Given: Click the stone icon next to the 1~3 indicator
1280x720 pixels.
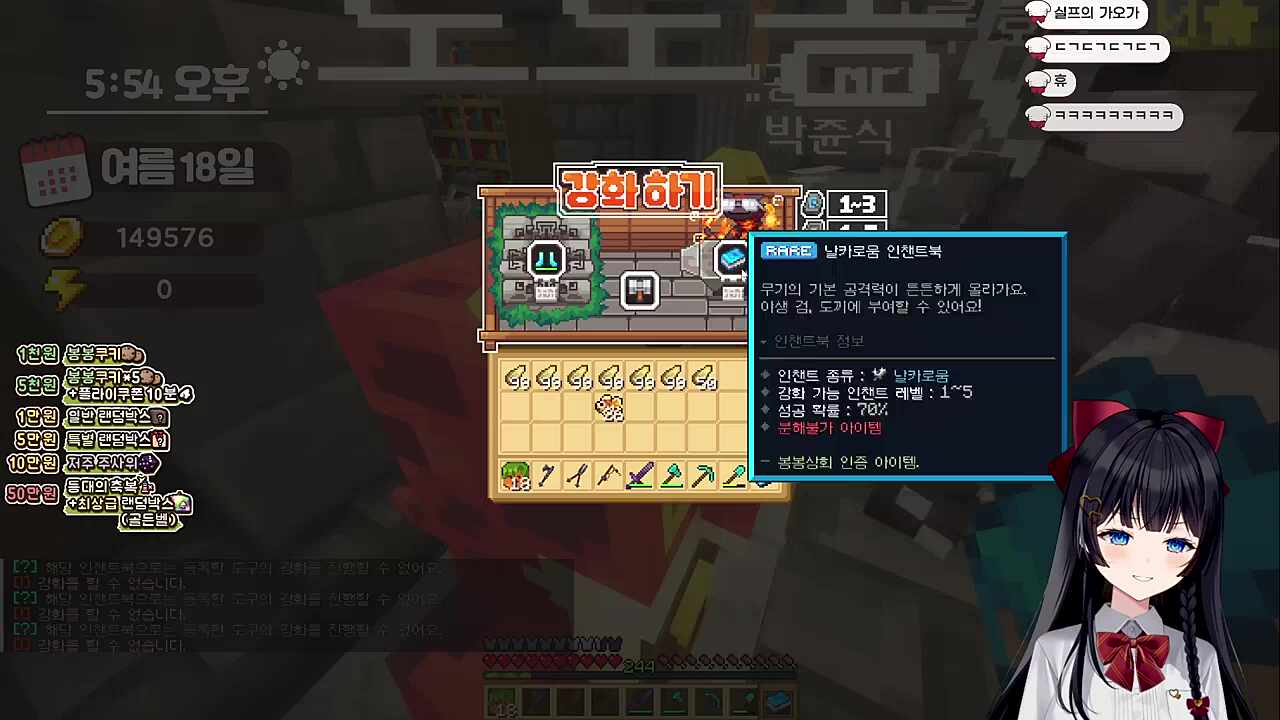Looking at the screenshot, I should coord(814,204).
